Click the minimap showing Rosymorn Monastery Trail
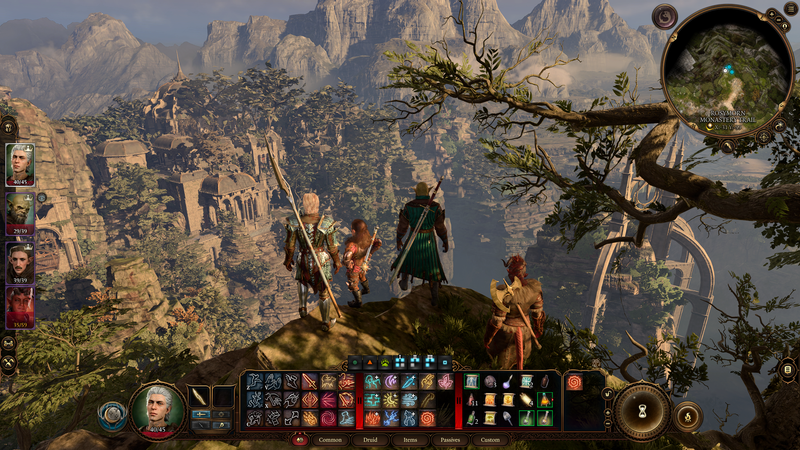Image resolution: width=800 pixels, height=450 pixels. pyautogui.click(x=728, y=70)
